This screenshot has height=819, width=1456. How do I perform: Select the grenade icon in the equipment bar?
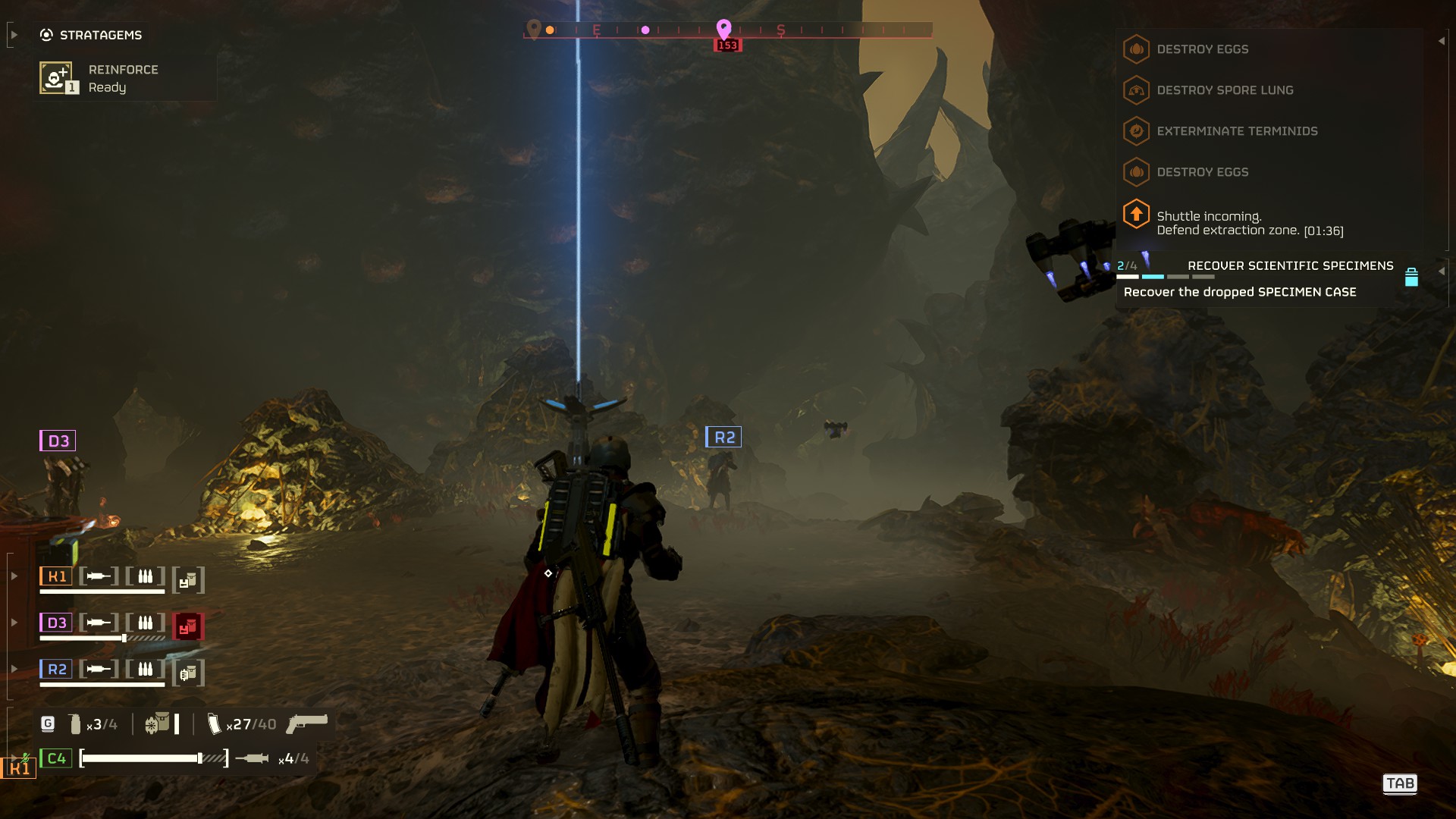pyautogui.click(x=74, y=723)
